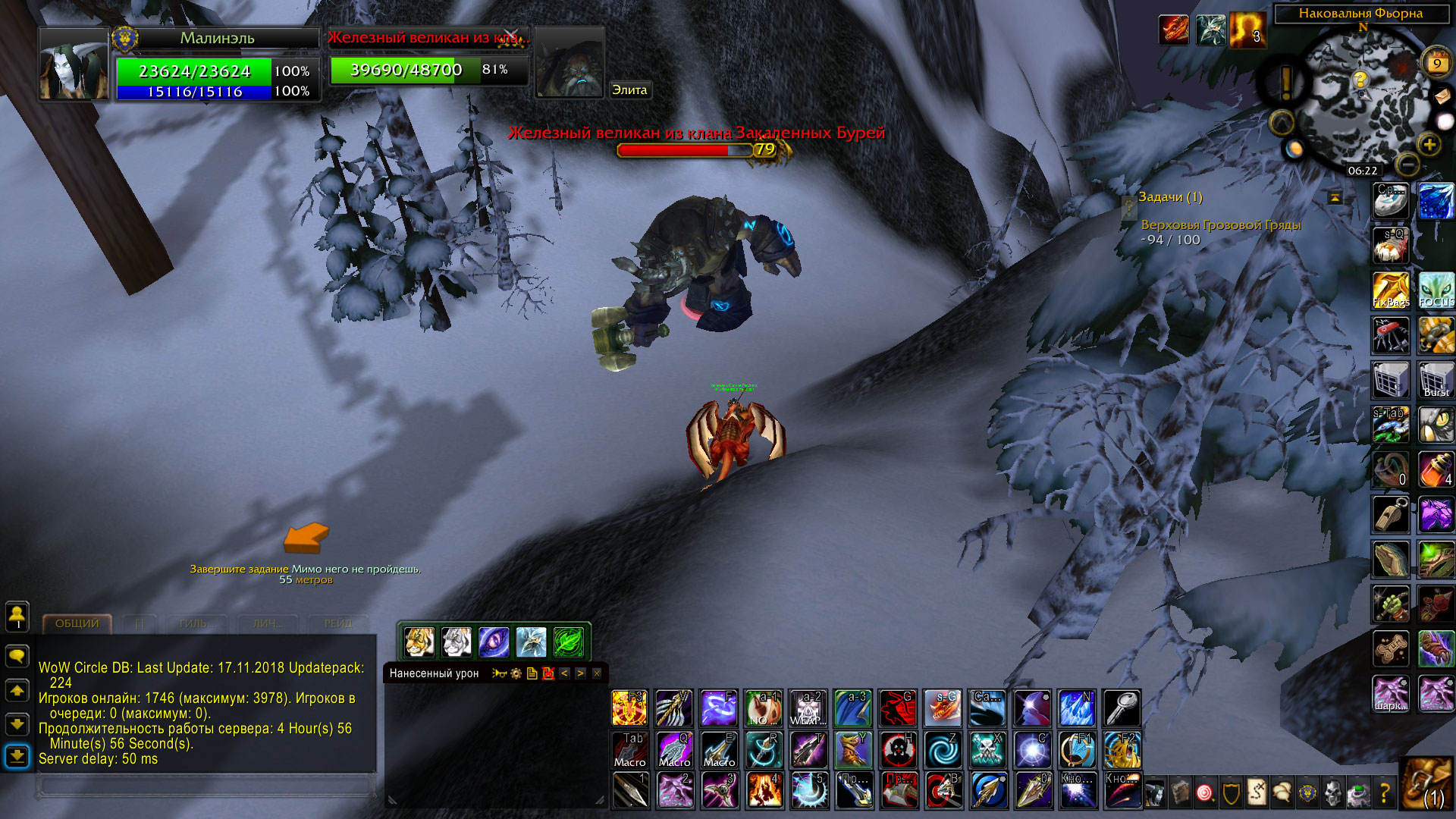The height and width of the screenshot is (819, 1456).
Task: Open the calendar button showing 9
Action: [x=1436, y=64]
